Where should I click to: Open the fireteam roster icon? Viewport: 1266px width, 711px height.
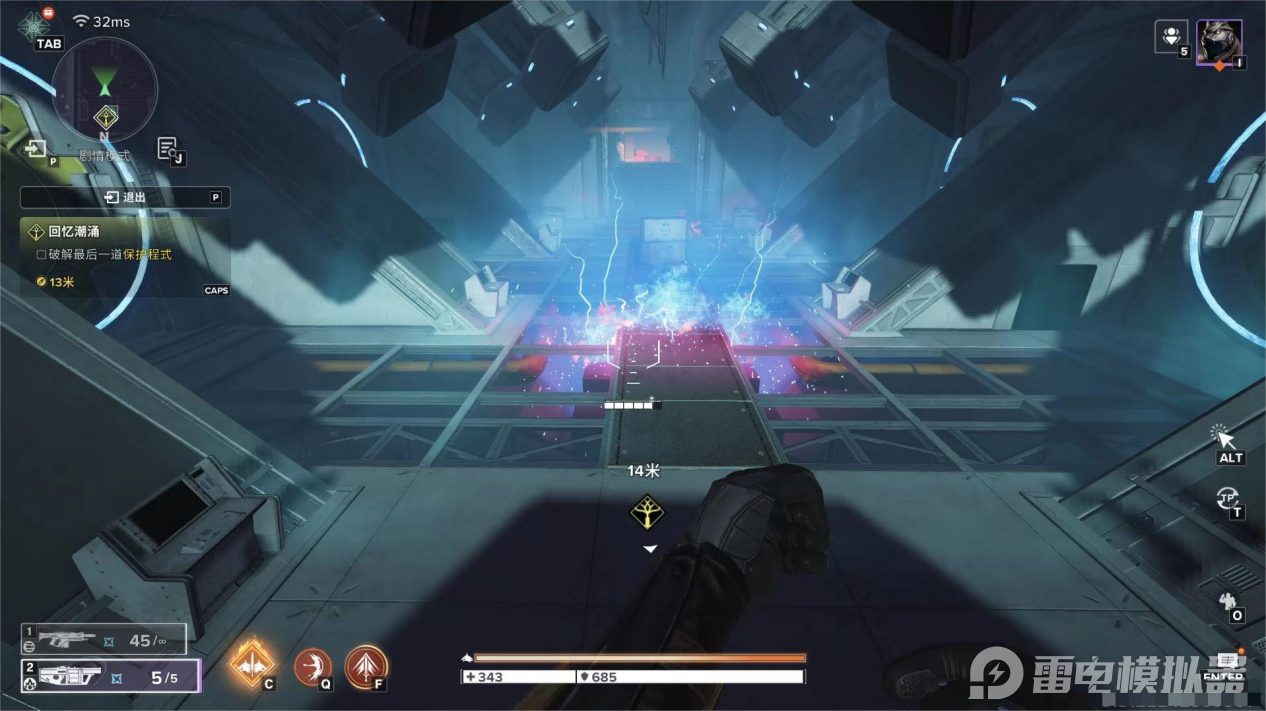(1171, 37)
